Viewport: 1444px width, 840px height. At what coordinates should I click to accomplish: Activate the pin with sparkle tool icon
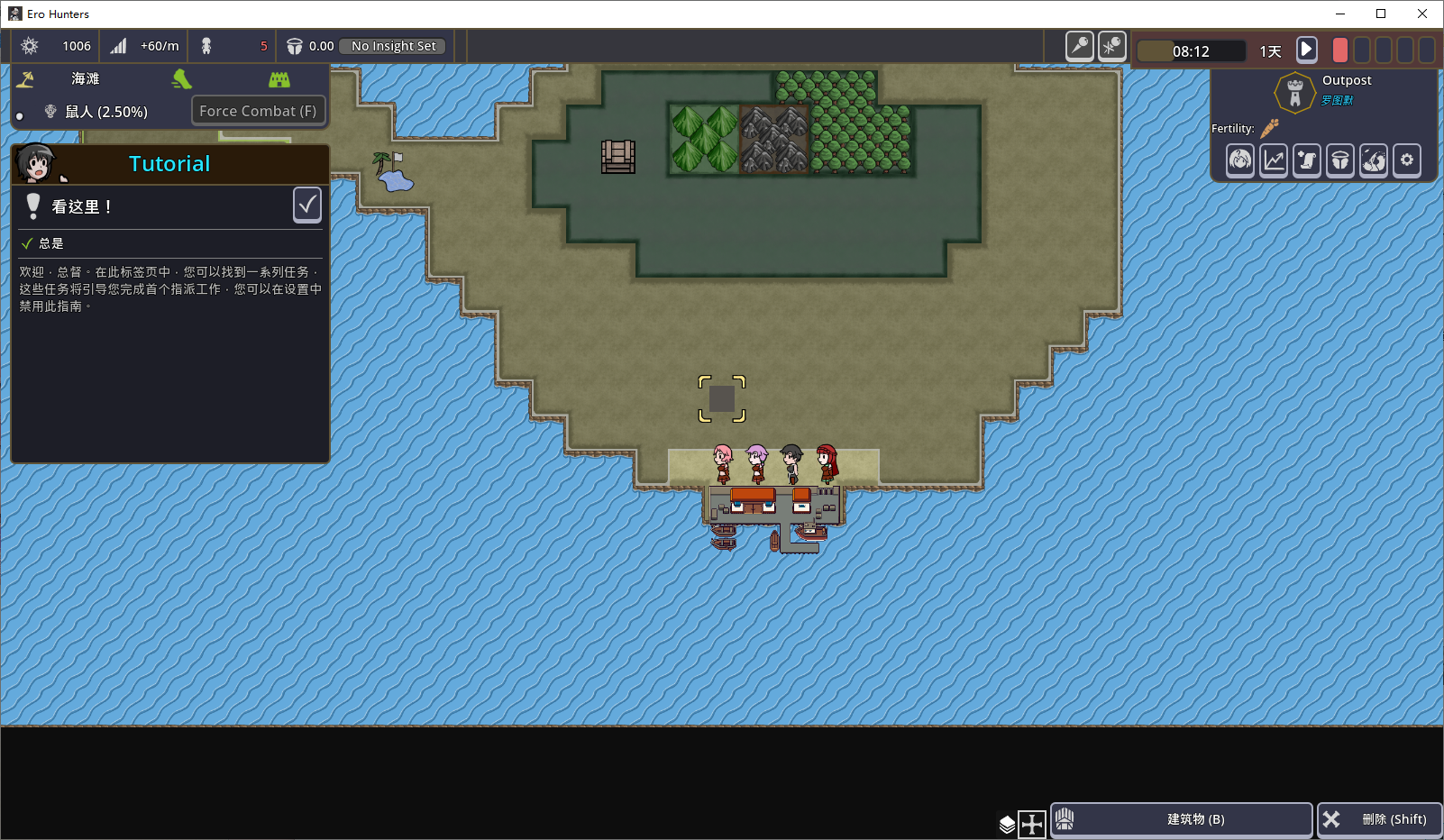coord(1112,46)
